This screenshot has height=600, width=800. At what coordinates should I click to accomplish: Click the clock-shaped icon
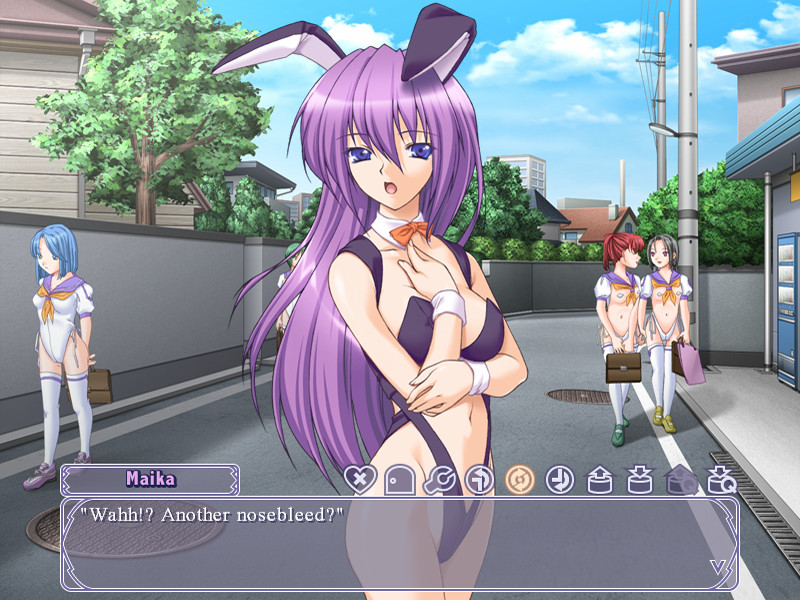(x=560, y=480)
